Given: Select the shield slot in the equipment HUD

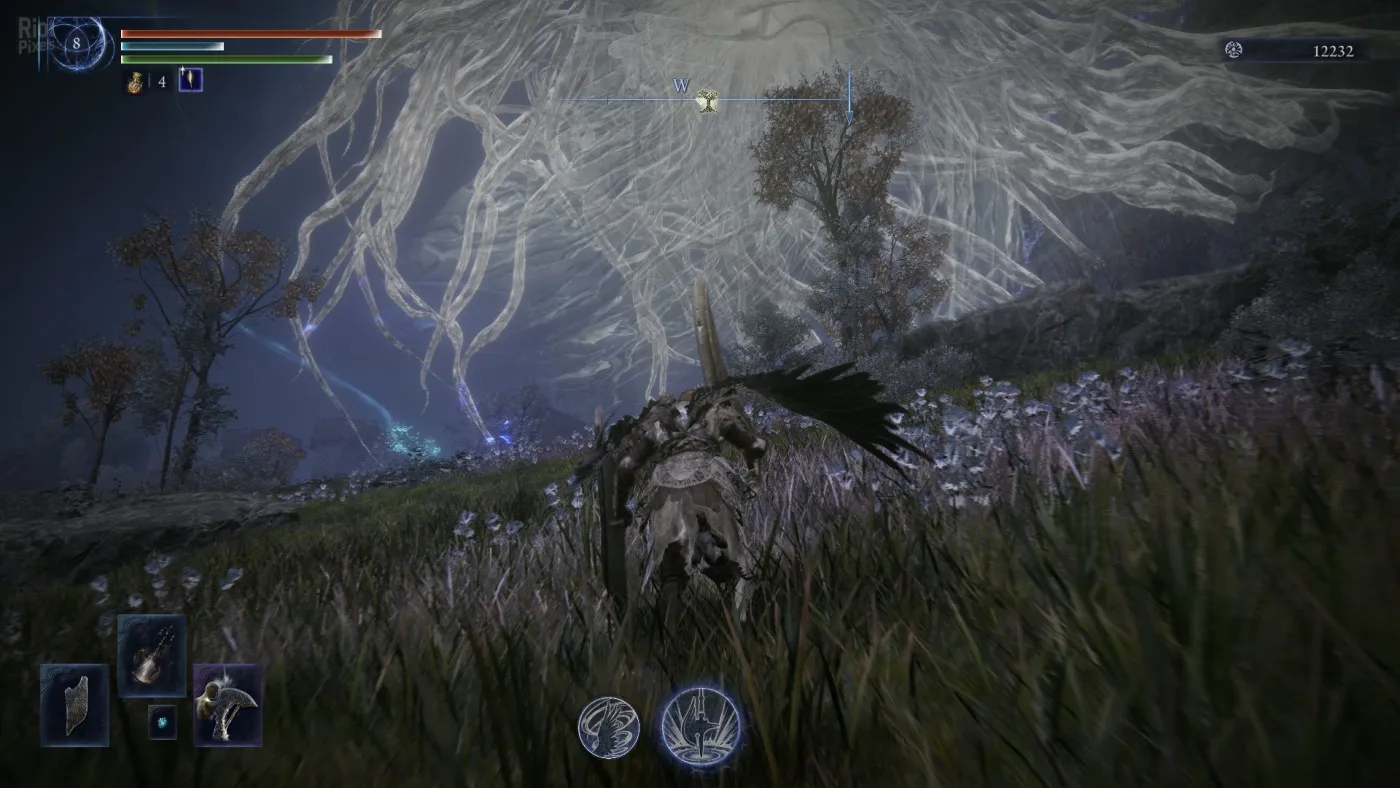Looking at the screenshot, I should pyautogui.click(x=75, y=704).
